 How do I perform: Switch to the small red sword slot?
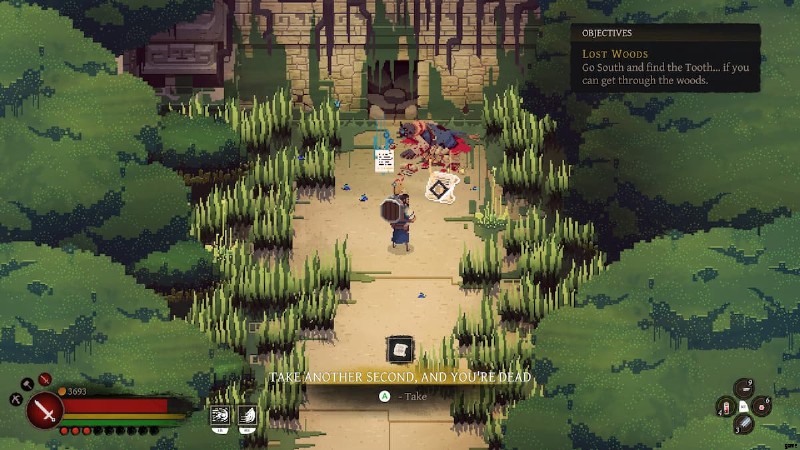[x=44, y=380]
